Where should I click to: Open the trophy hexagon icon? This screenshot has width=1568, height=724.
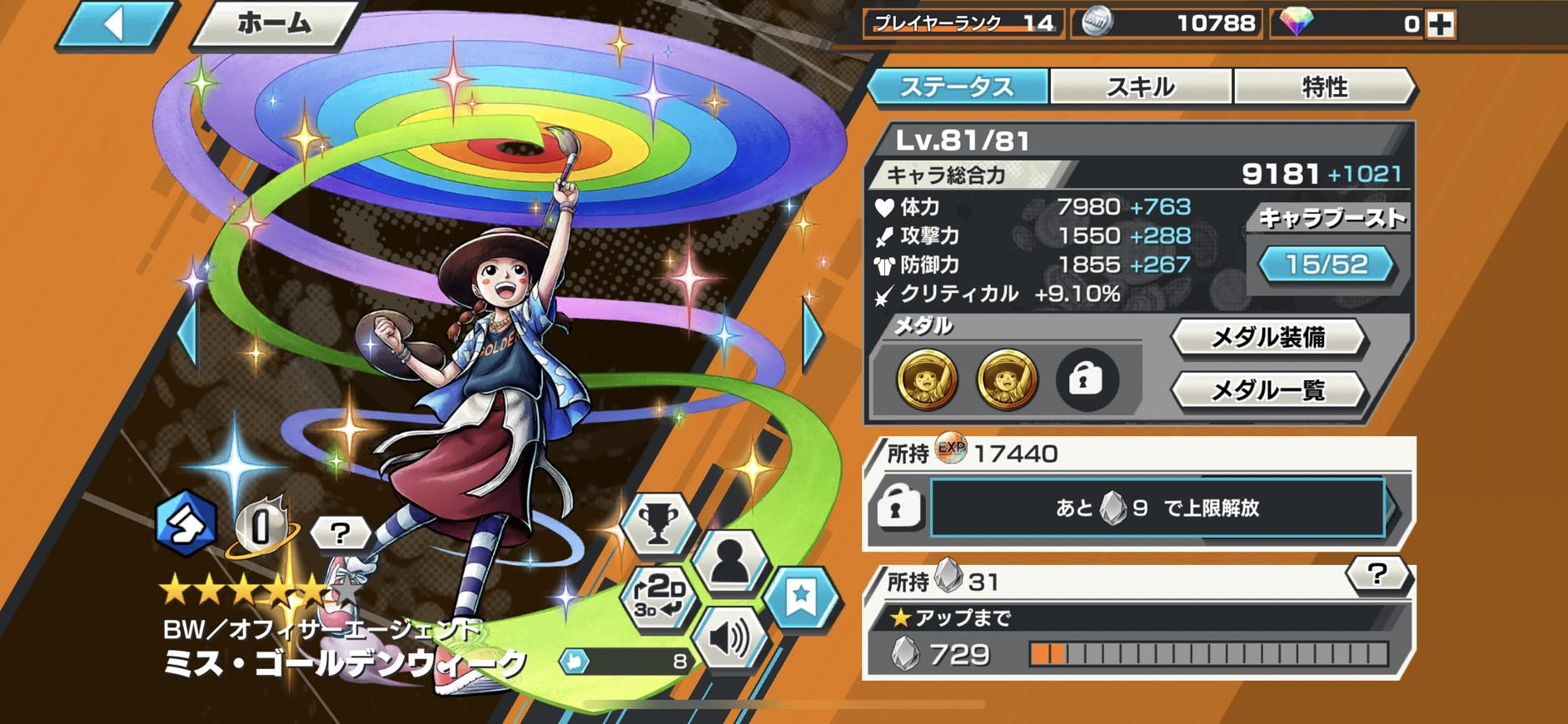pos(659,524)
